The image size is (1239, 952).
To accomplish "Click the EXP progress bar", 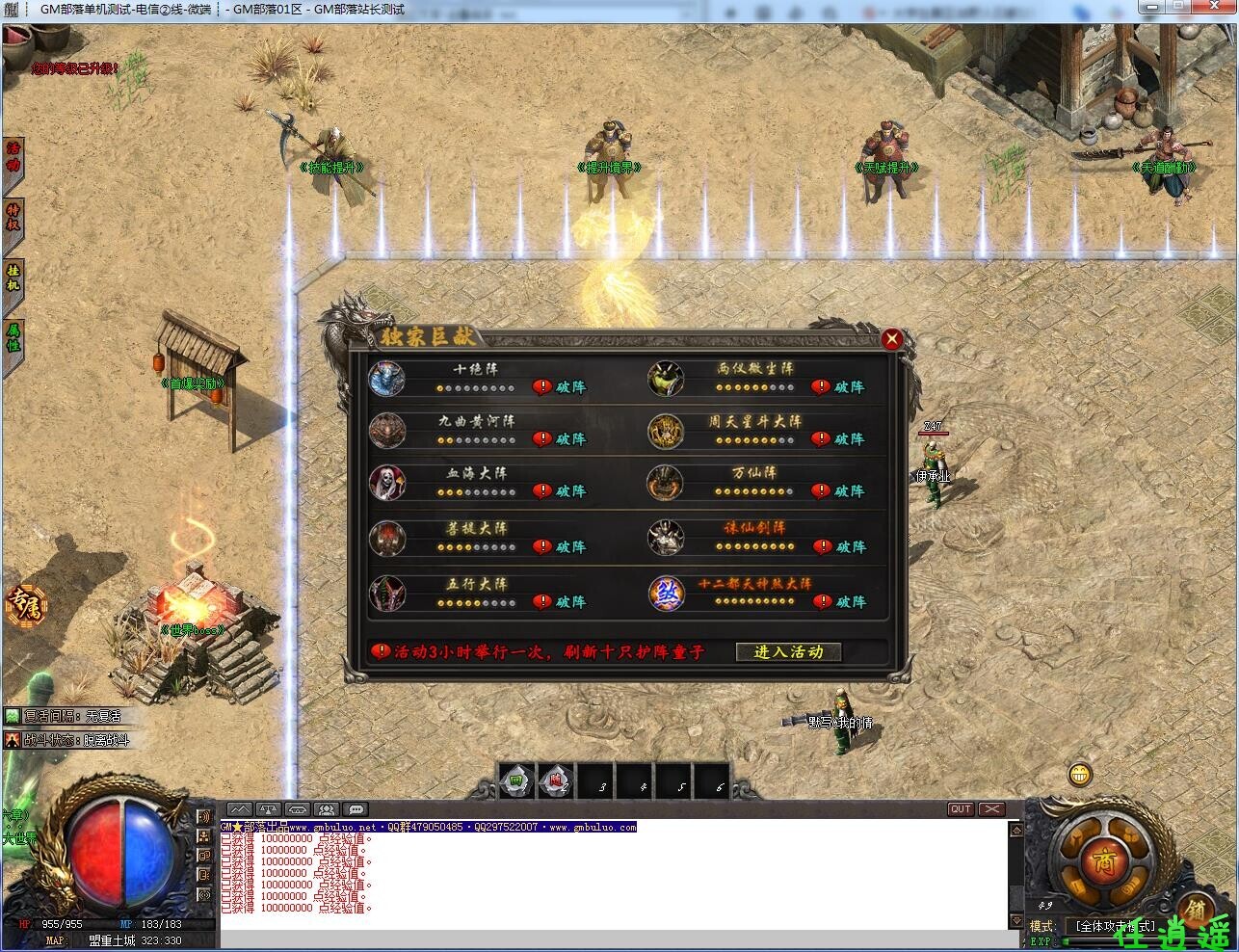I will coord(1147,941).
